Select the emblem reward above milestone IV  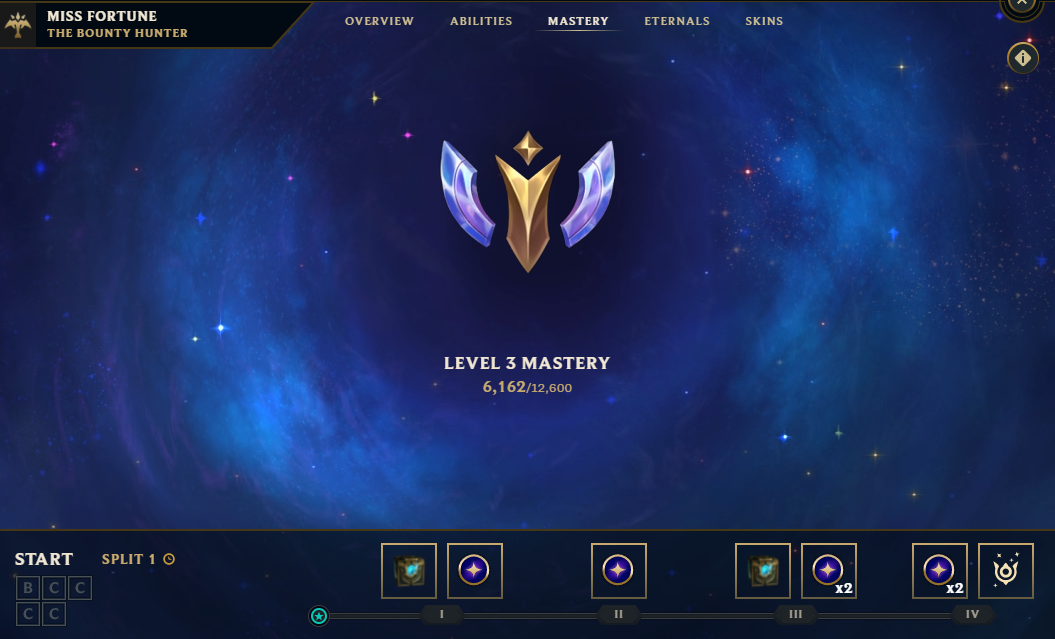tap(1005, 571)
